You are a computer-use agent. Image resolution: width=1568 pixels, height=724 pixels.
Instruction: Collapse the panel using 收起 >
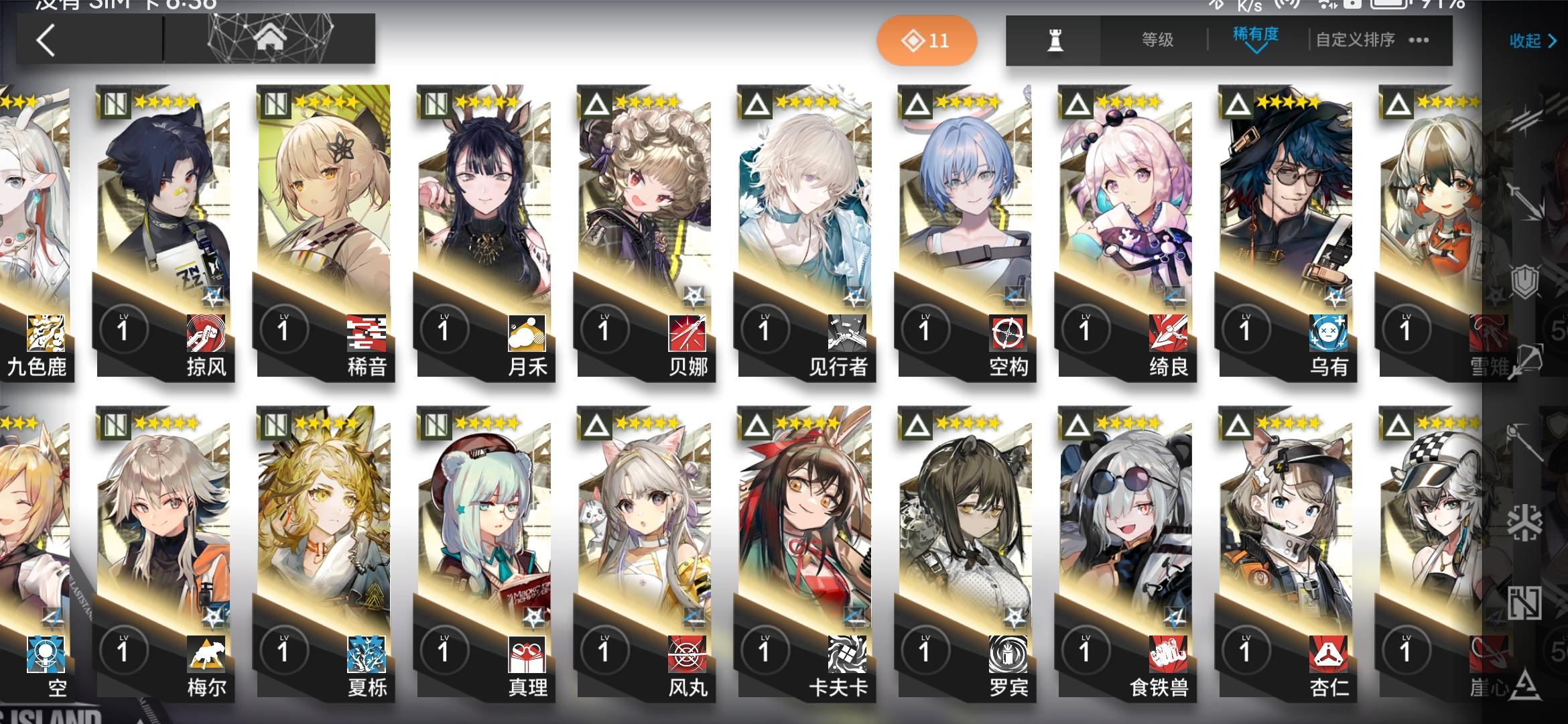1532,40
